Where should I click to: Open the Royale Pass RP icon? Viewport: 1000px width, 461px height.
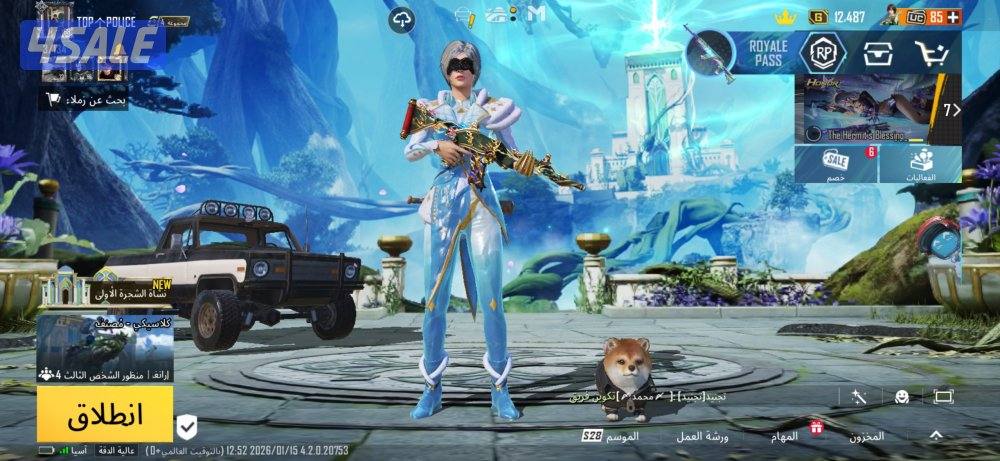[822, 52]
